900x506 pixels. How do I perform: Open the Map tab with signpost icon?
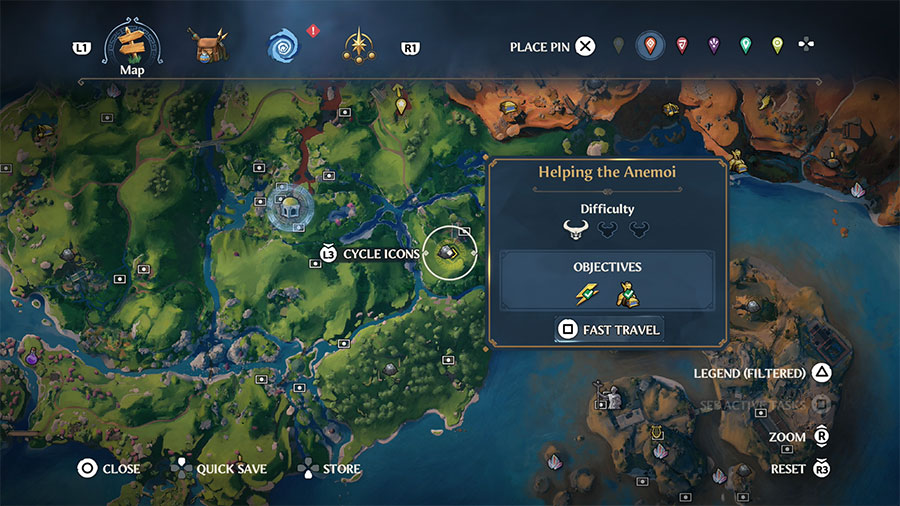coord(133,43)
